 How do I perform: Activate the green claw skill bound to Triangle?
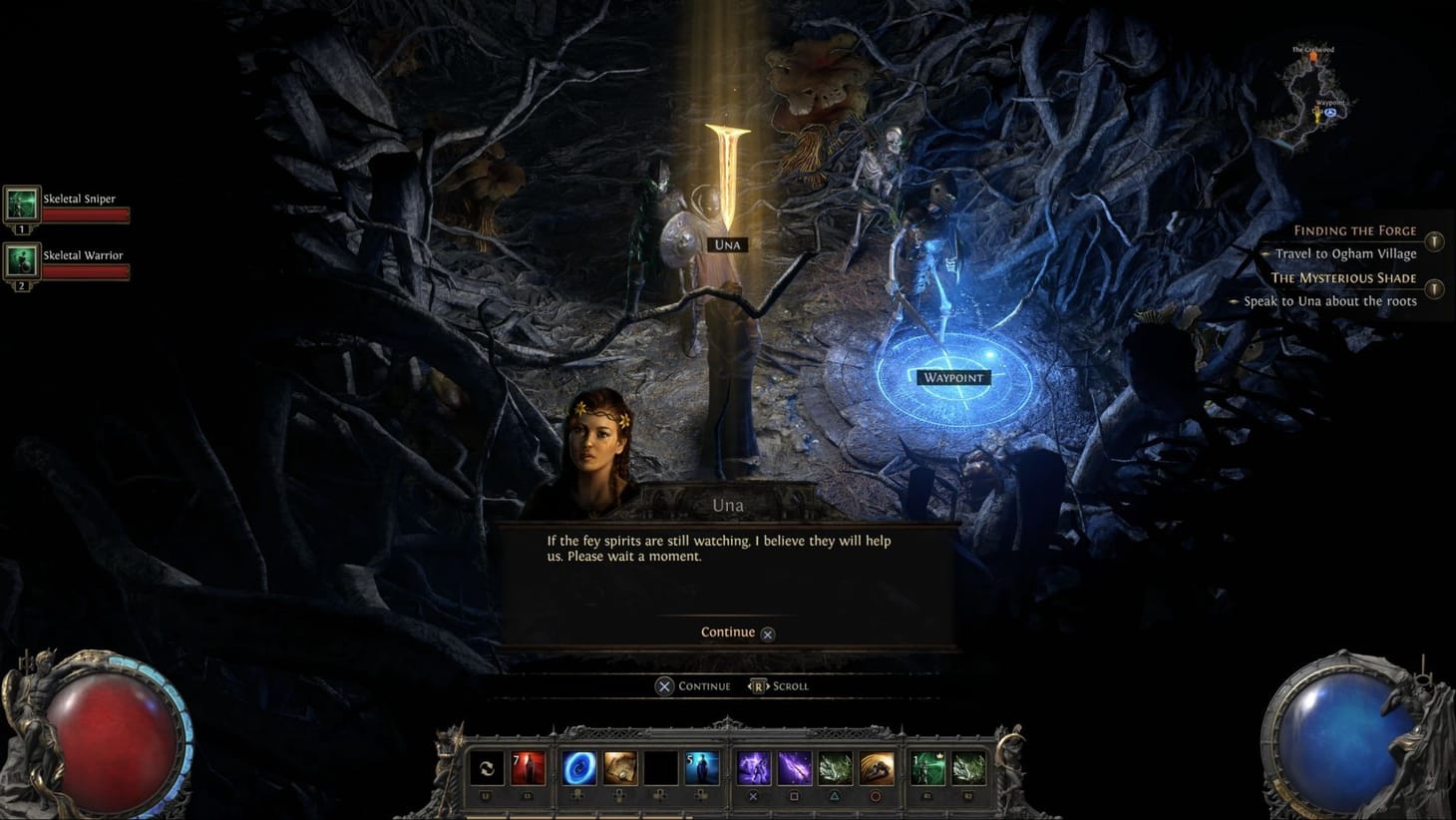[x=835, y=768]
